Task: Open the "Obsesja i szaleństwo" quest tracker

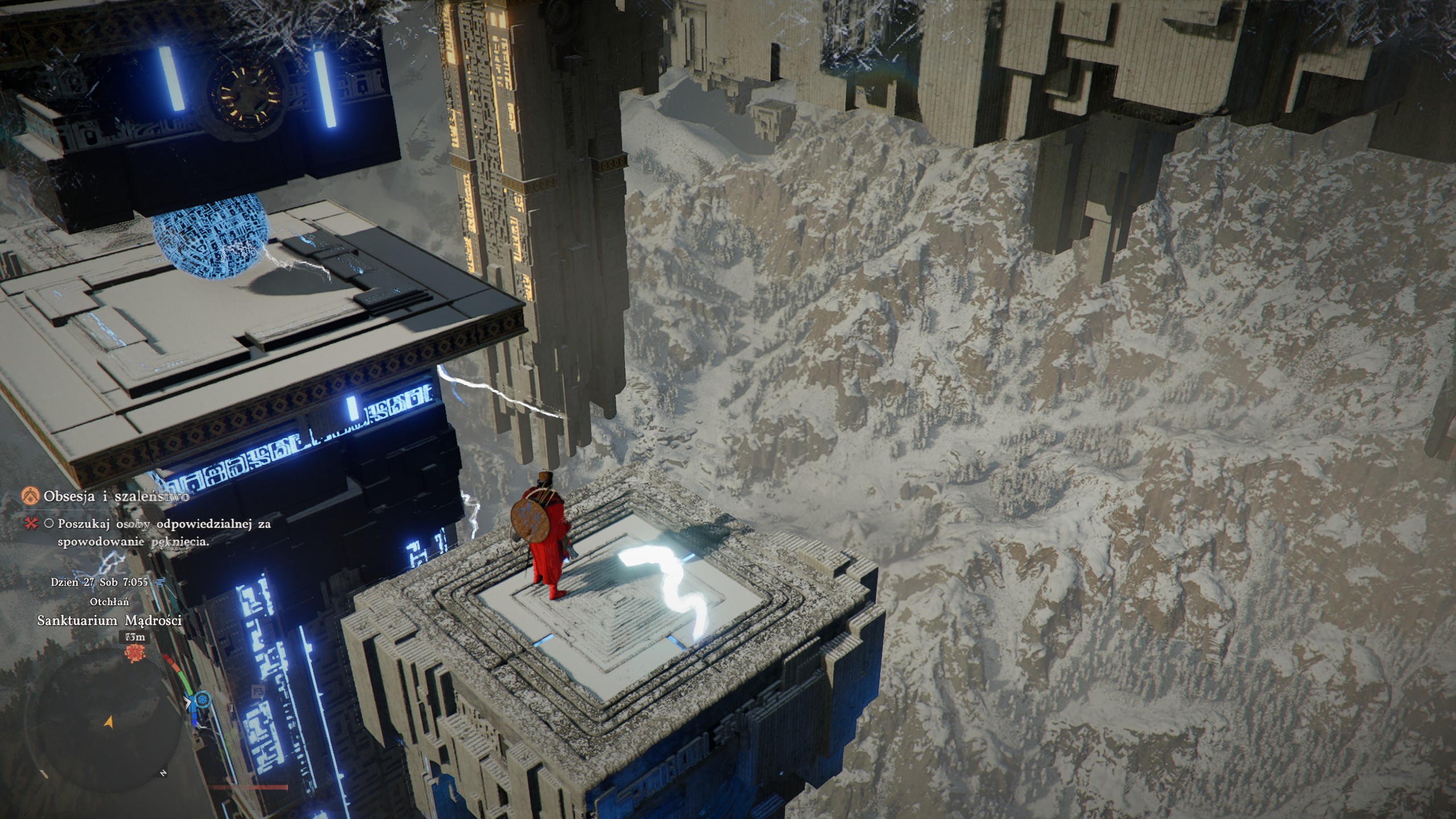Action: (116, 496)
